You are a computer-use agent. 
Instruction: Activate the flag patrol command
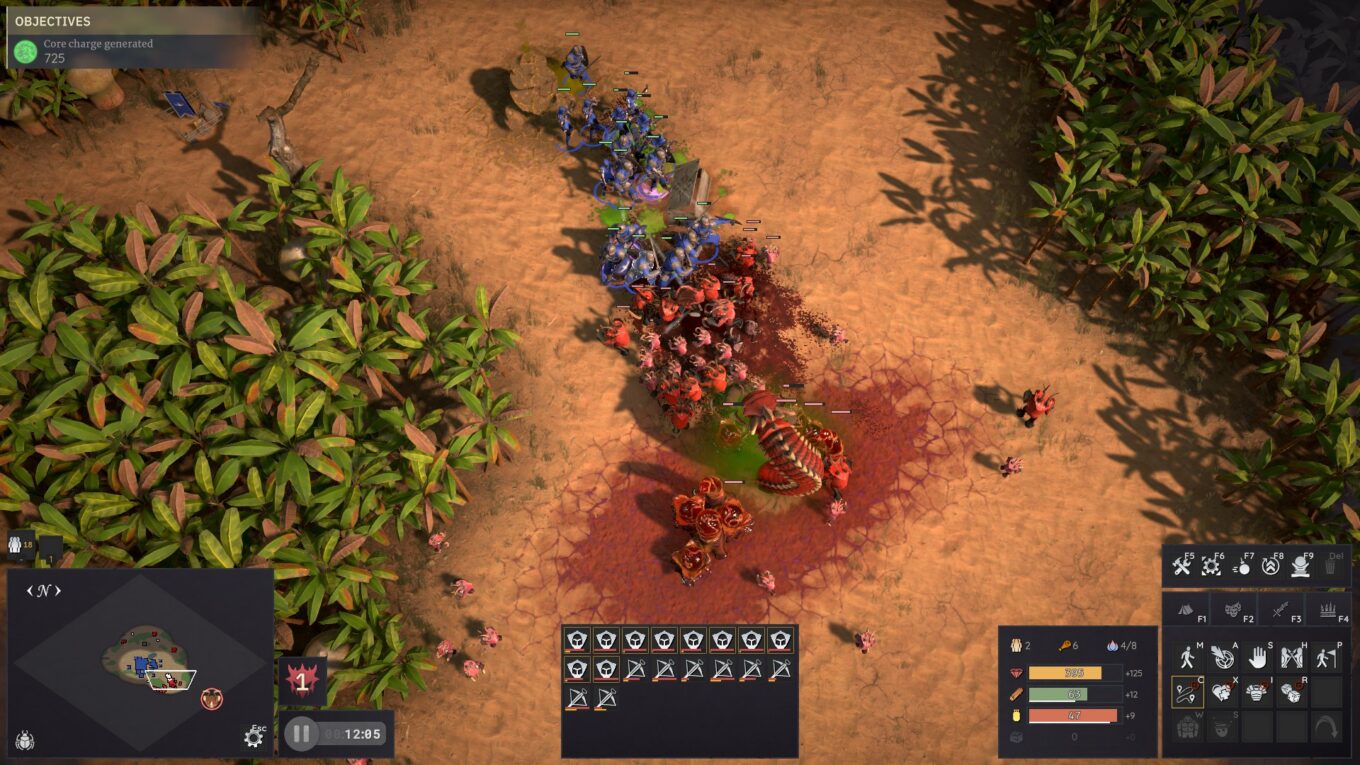pyautogui.click(x=1326, y=657)
